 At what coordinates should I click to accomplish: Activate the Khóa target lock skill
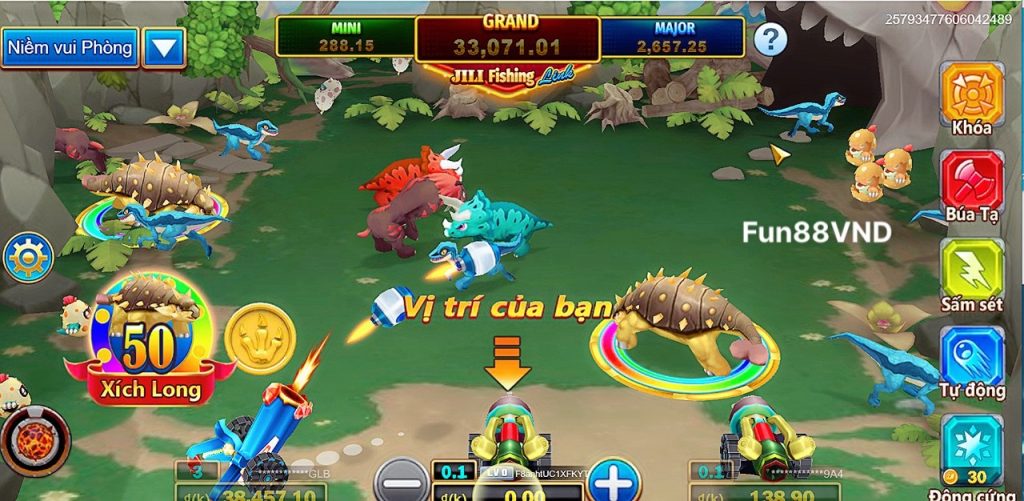[971, 96]
